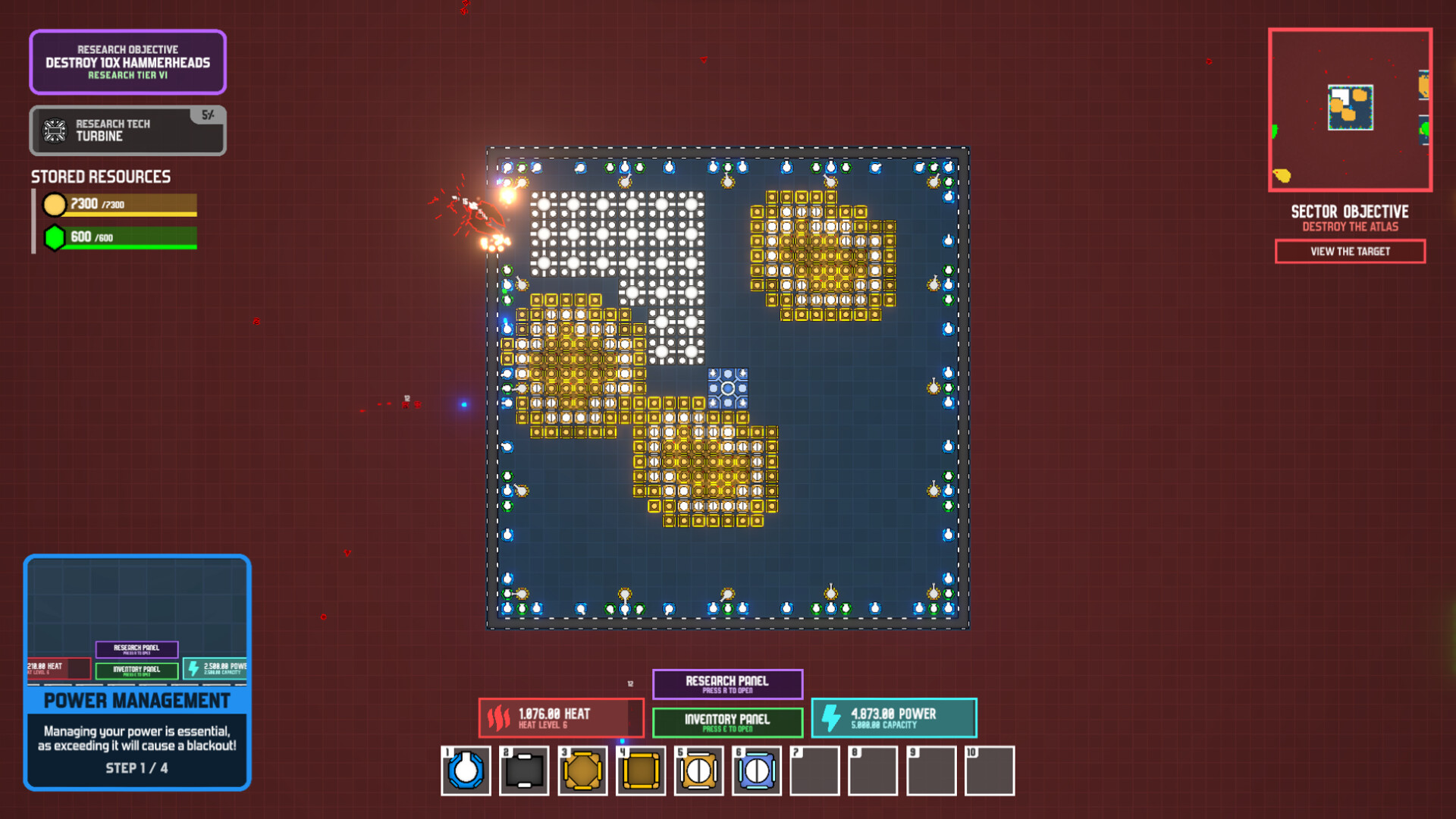Open the Research Panel
Screen dimensions: 1456x819
(726, 684)
